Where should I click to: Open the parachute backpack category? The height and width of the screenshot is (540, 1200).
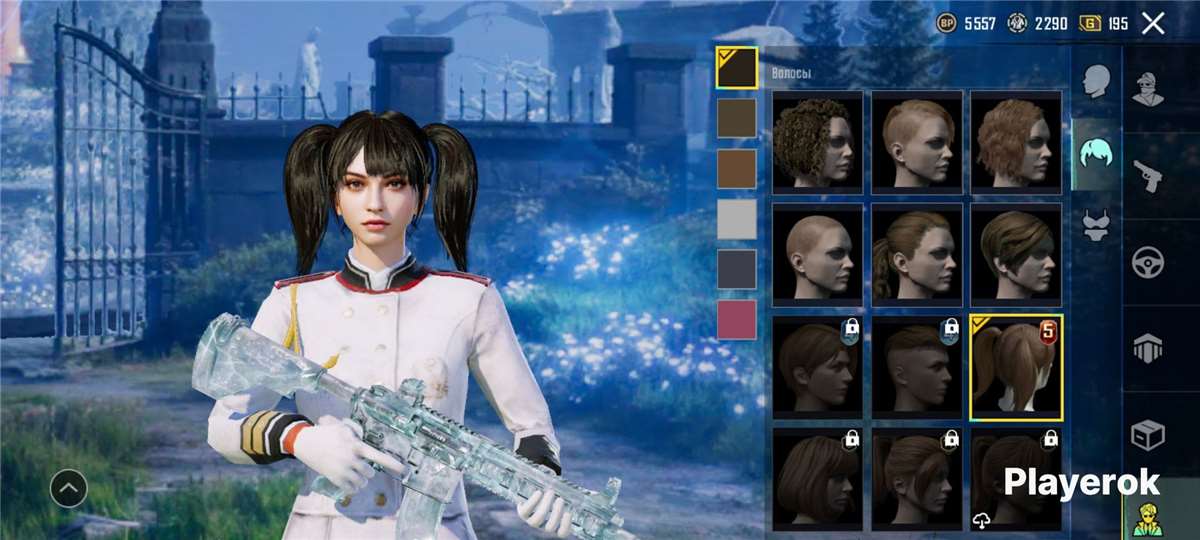(1147, 349)
